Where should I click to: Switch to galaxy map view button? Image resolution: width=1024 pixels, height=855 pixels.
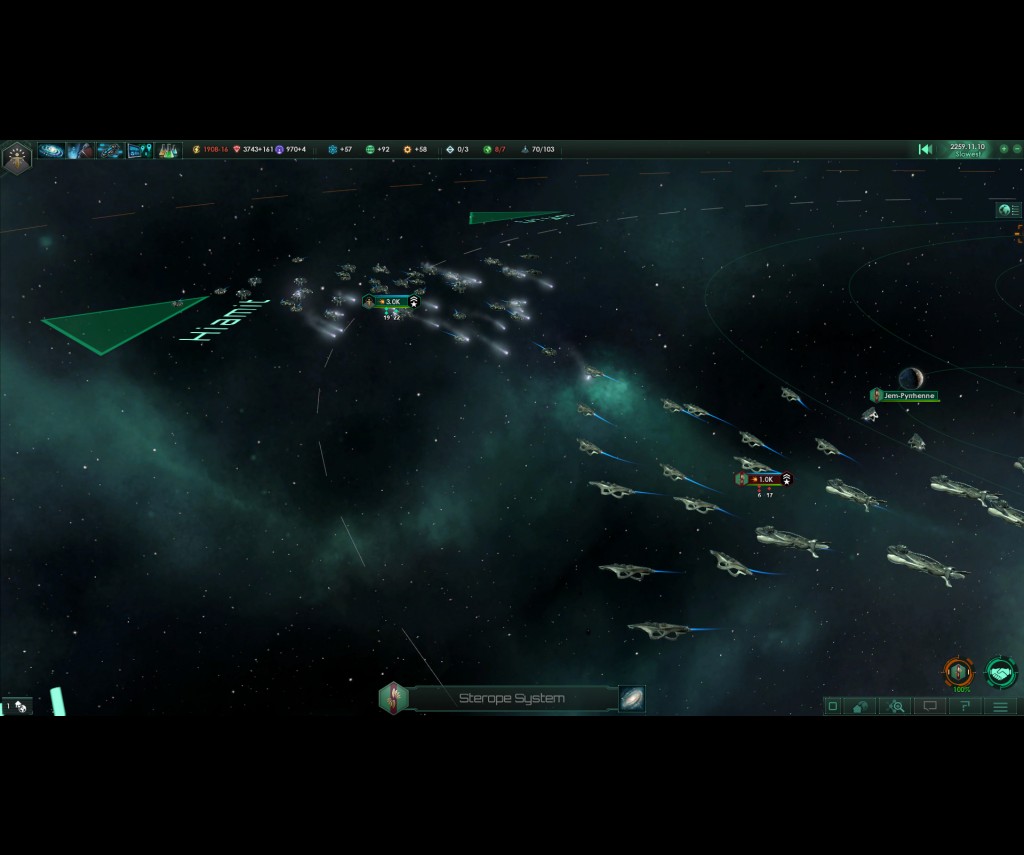coord(631,698)
